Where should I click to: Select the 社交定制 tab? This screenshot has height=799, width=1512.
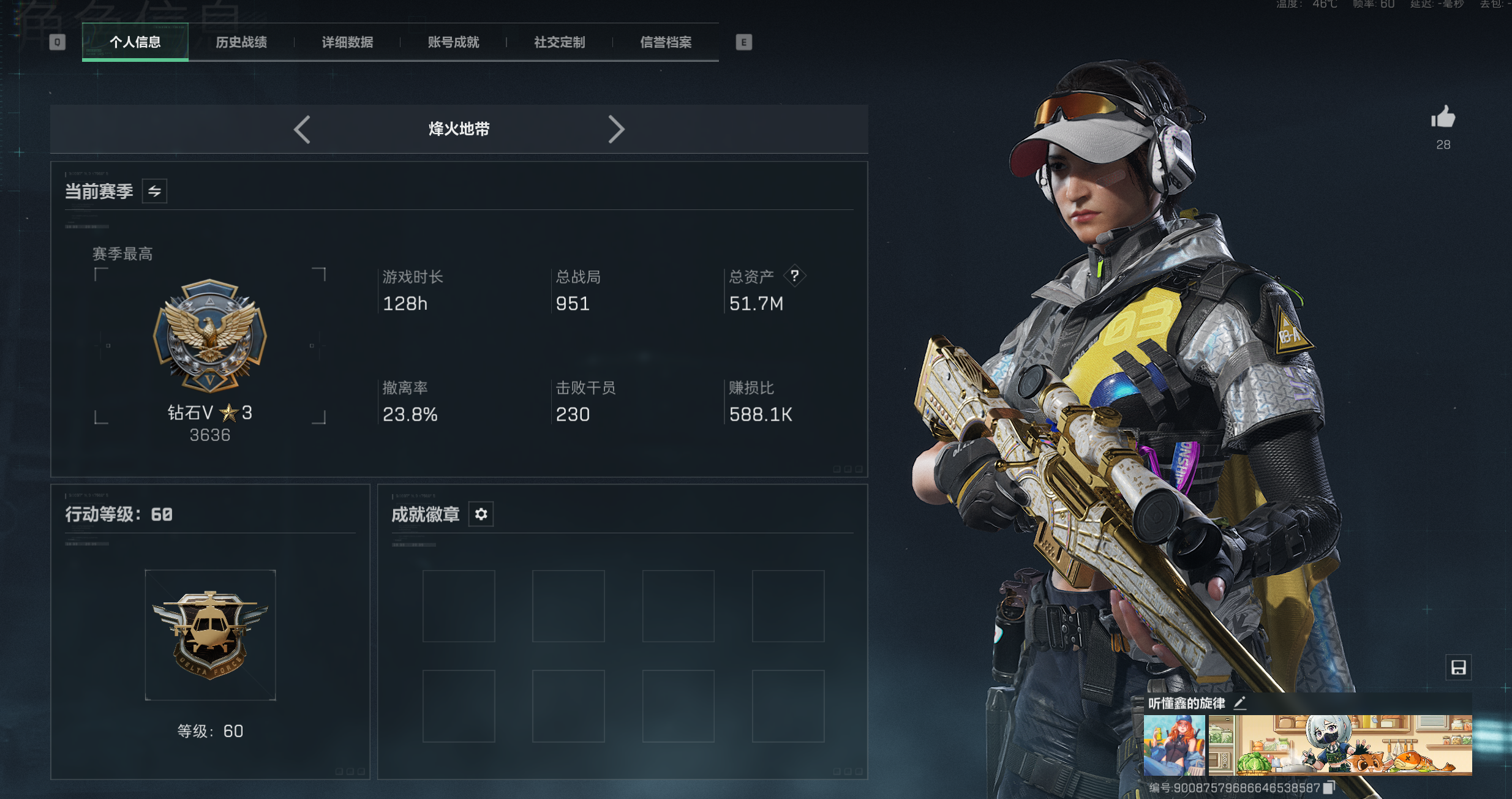[558, 42]
